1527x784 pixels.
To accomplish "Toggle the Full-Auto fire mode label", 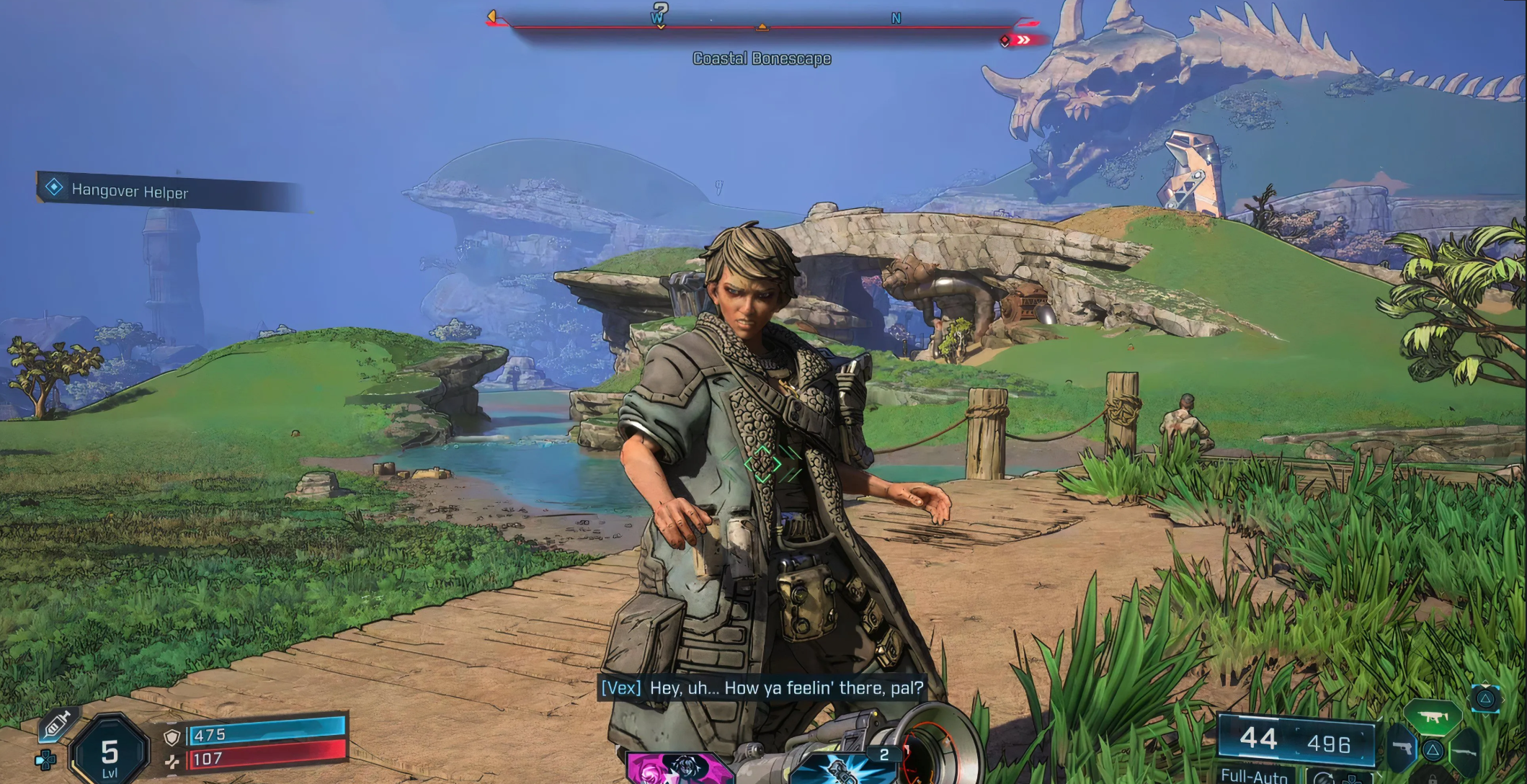I will [x=1254, y=775].
